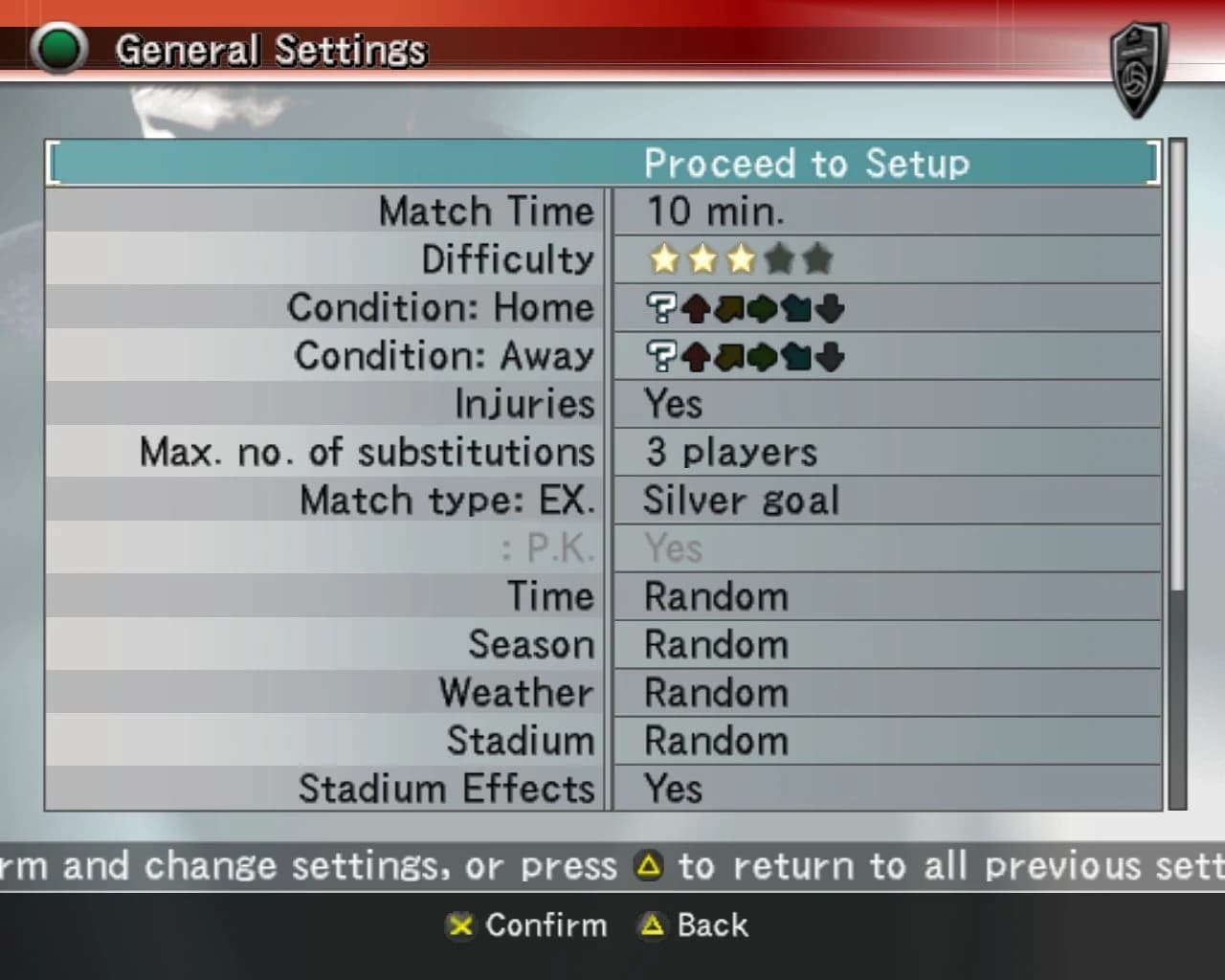
Task: Click the yellow triangle Back icon
Action: [x=652, y=926]
